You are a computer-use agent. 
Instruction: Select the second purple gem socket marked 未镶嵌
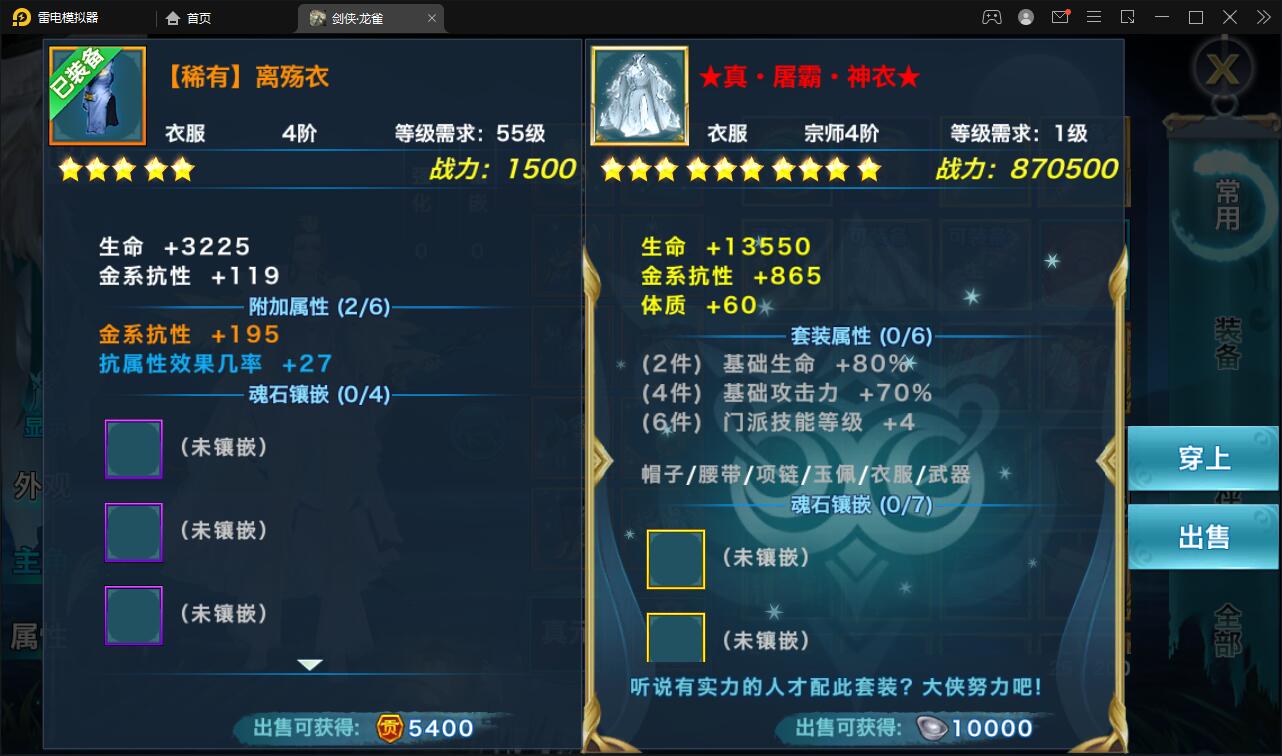(133, 532)
